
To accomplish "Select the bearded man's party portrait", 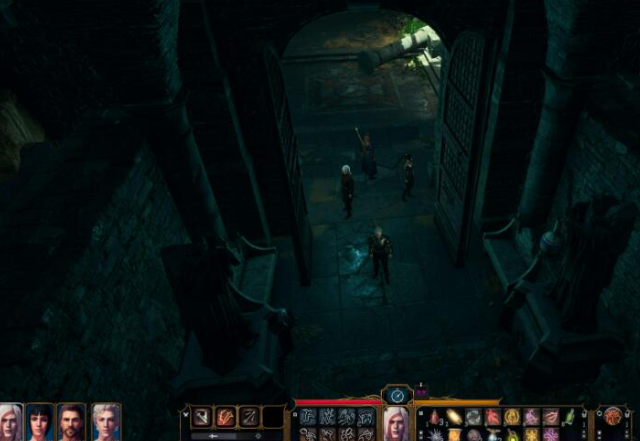I will pos(72,422).
